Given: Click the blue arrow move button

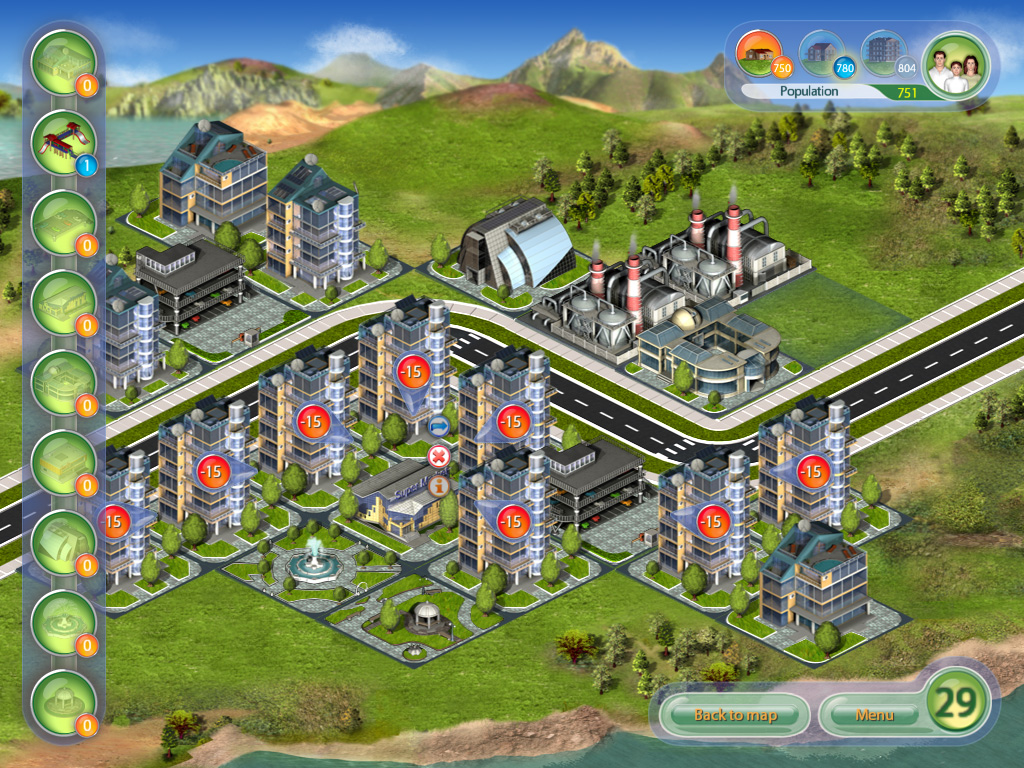Looking at the screenshot, I should pyautogui.click(x=438, y=428).
